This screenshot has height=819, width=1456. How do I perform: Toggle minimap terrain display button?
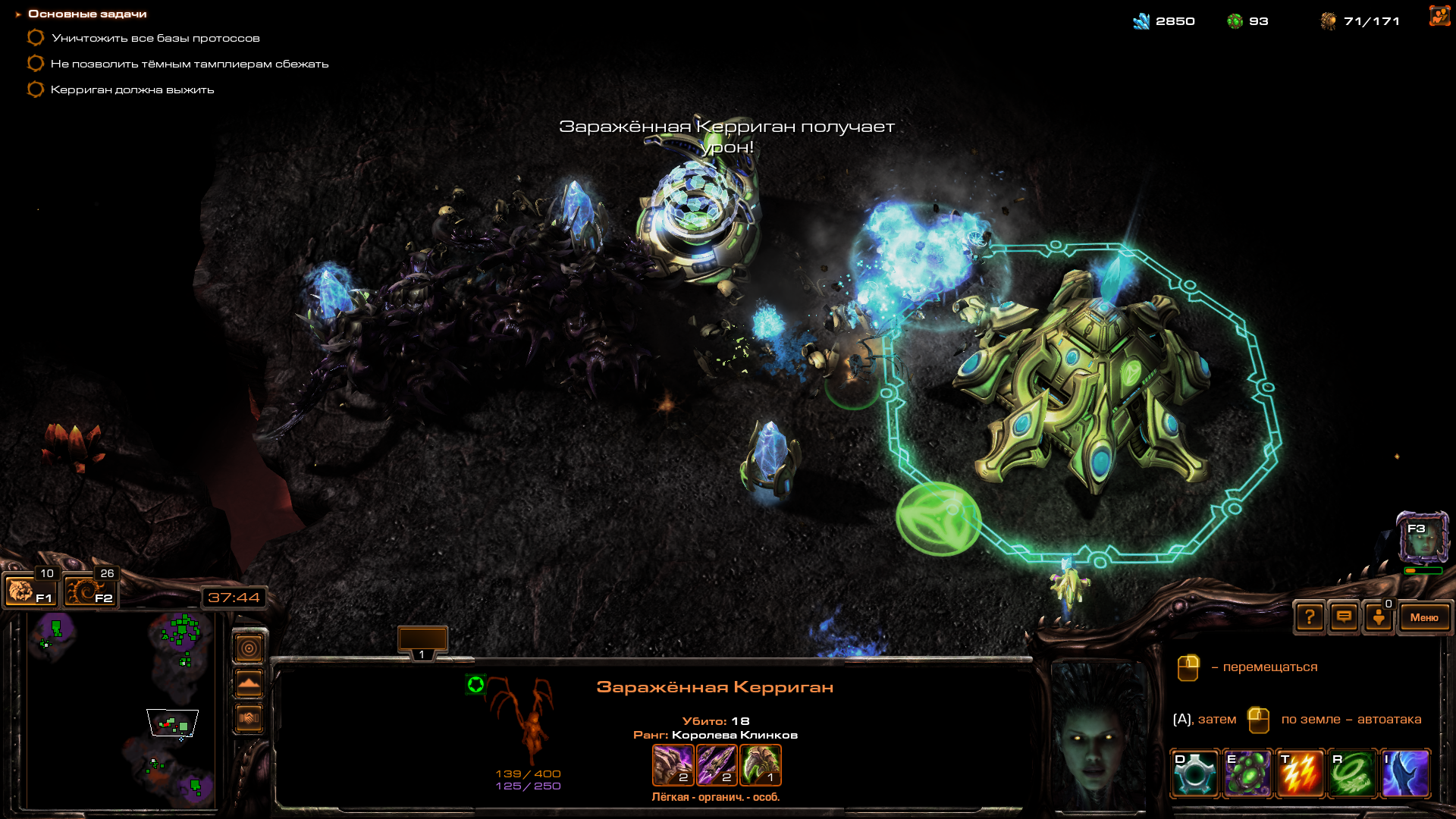point(249,683)
